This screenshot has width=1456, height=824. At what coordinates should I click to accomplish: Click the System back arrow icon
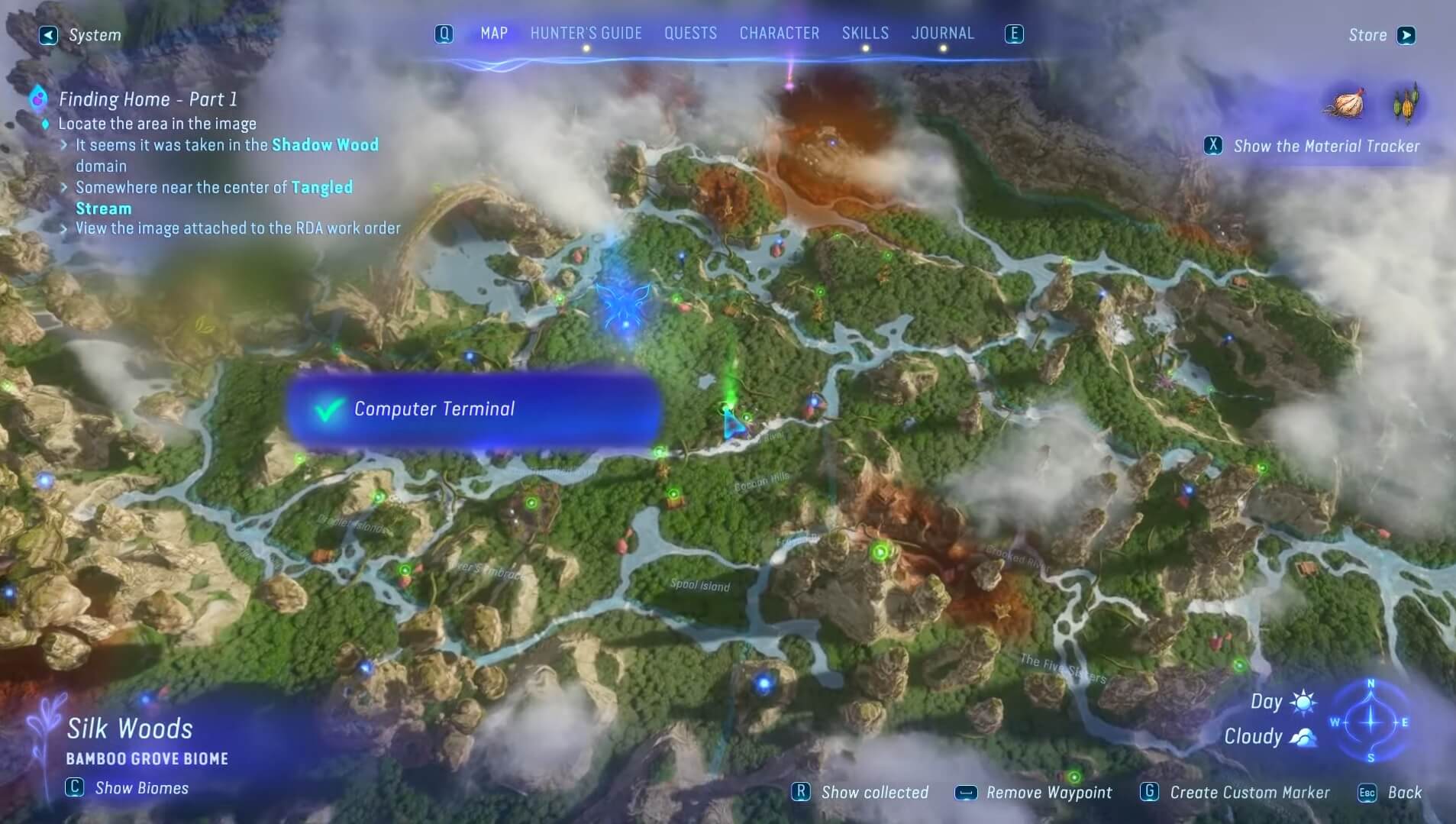[x=48, y=35]
